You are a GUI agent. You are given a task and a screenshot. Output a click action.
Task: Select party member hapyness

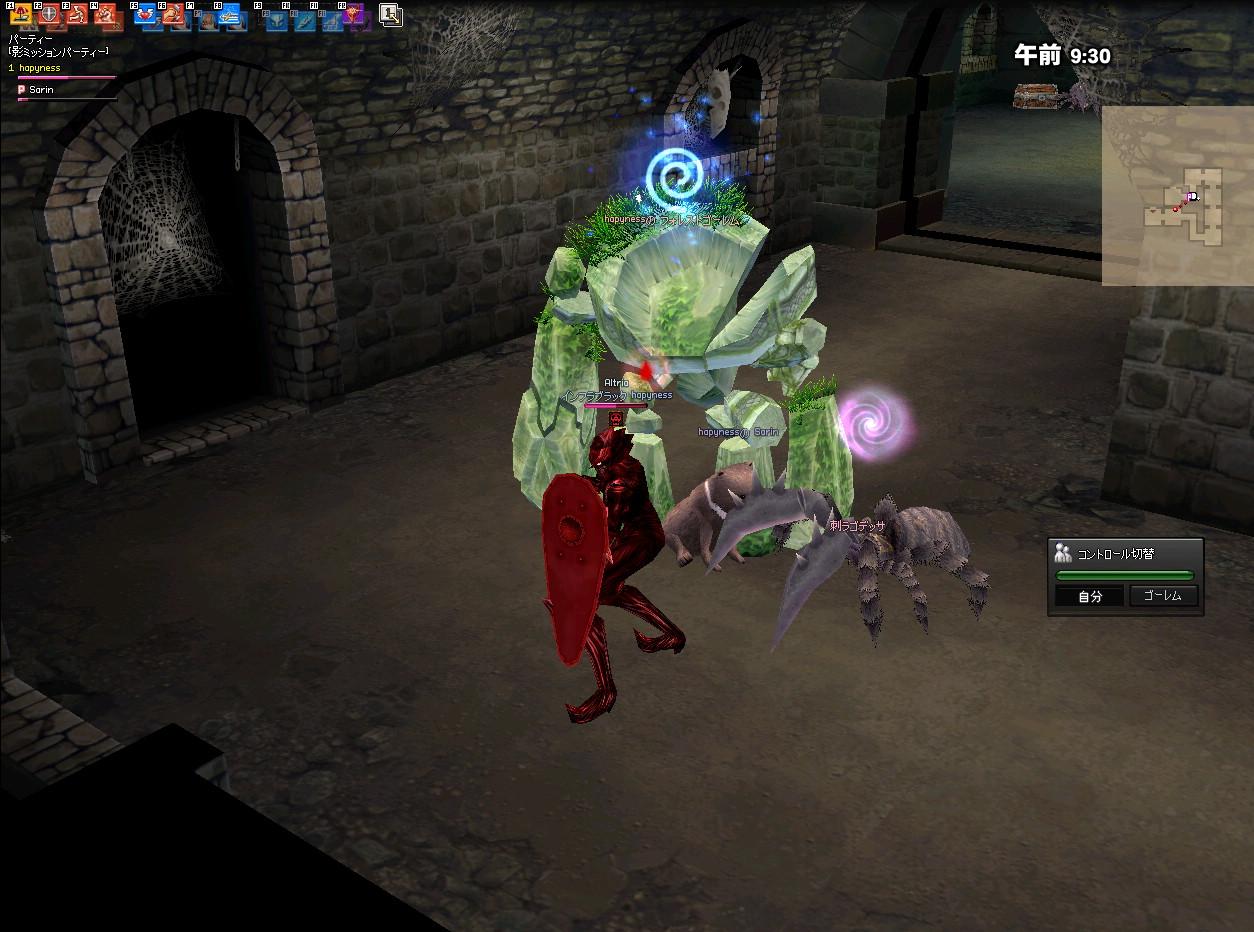[x=40, y=69]
